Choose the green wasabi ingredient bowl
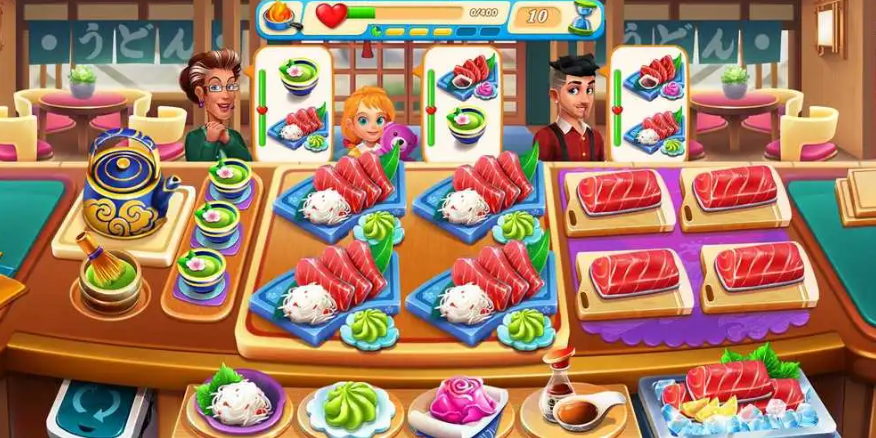The width and height of the screenshot is (876, 438). (x=349, y=405)
